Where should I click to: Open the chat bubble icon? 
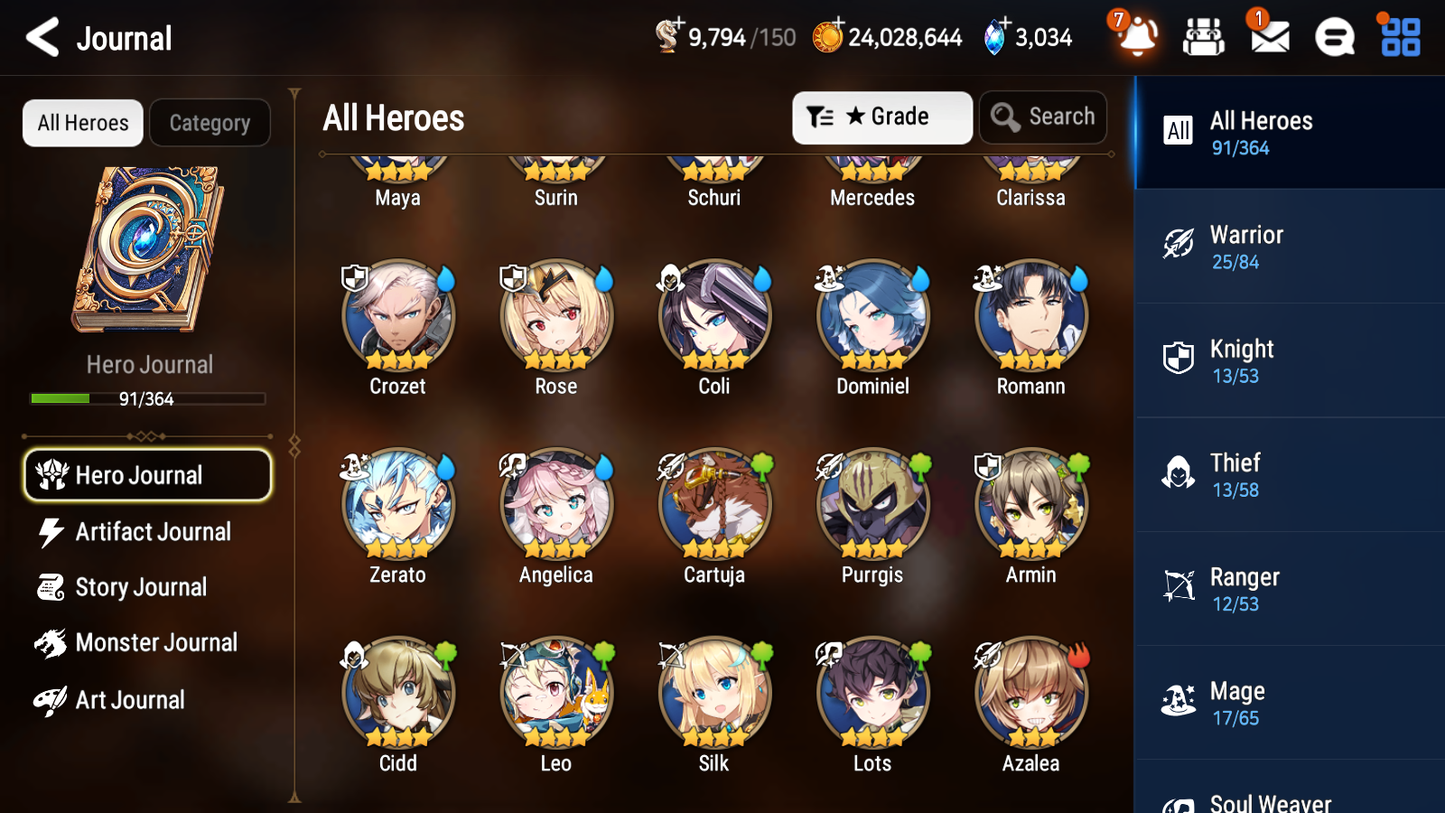pos(1333,37)
